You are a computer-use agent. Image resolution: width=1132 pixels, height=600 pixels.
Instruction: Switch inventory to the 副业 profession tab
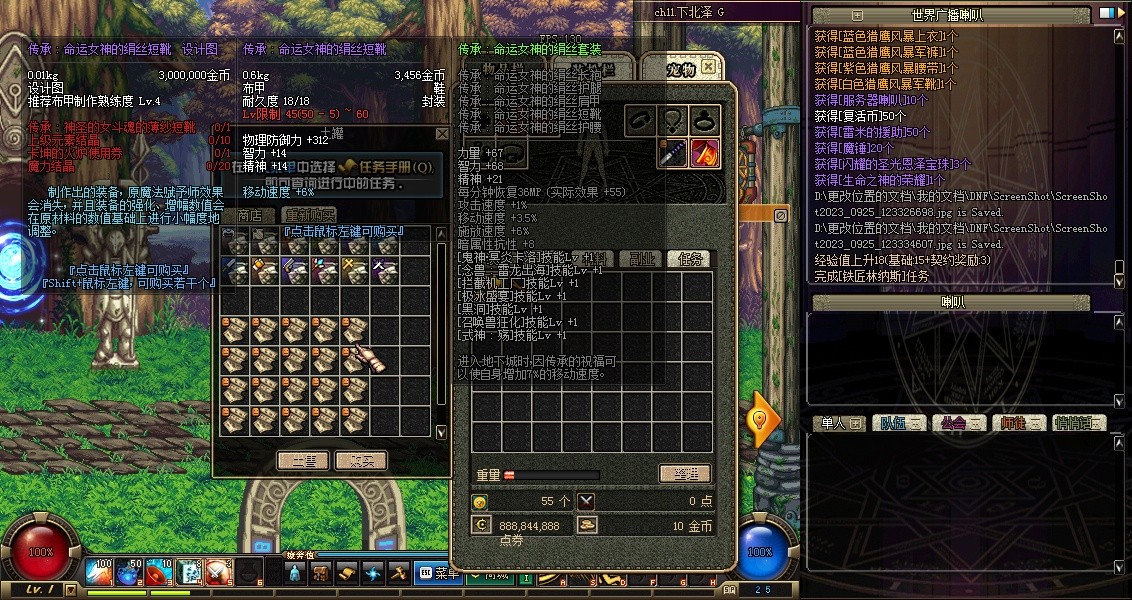(637, 259)
